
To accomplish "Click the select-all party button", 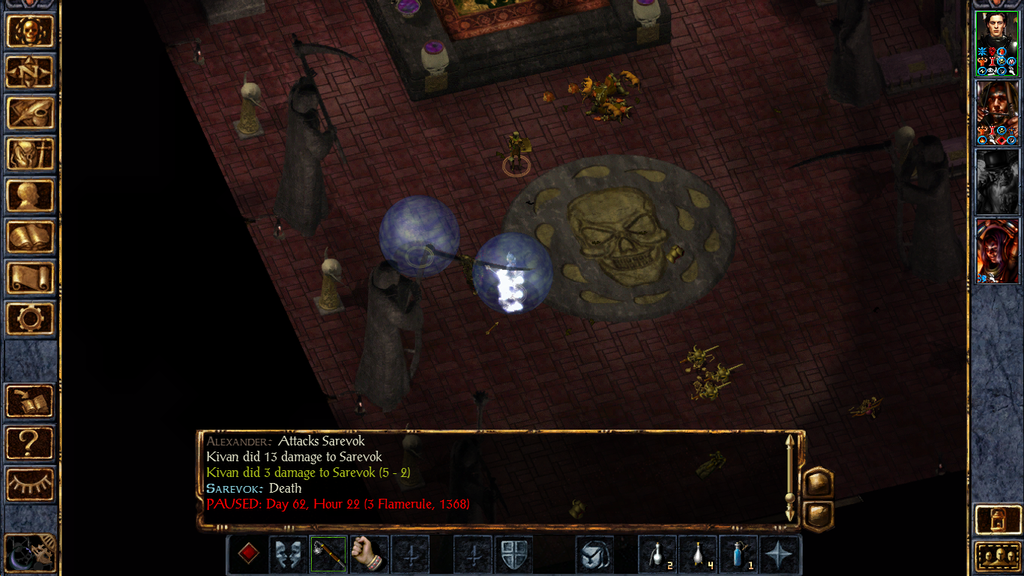I will pos(996,555).
